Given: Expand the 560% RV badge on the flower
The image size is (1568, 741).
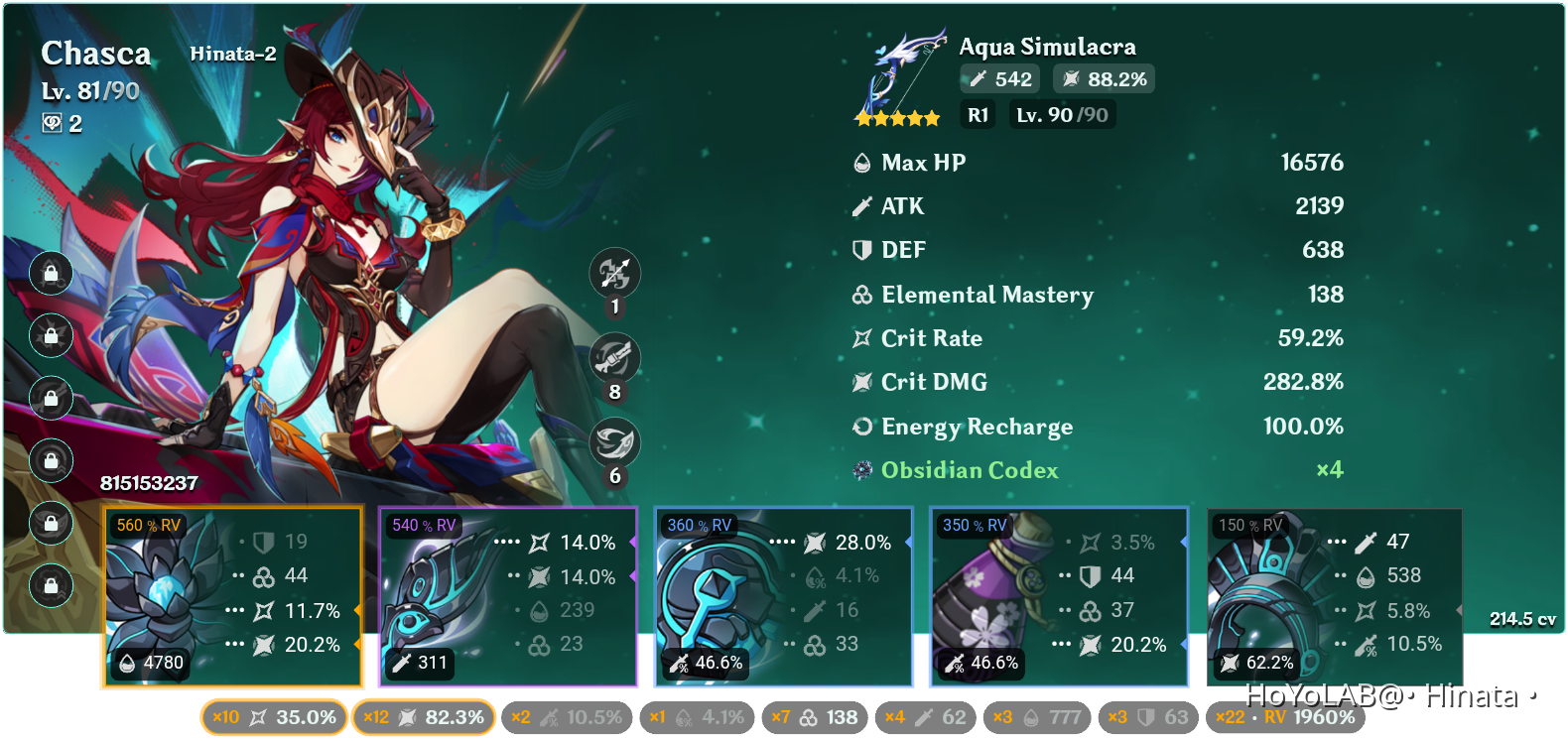Looking at the screenshot, I should coord(149,527).
